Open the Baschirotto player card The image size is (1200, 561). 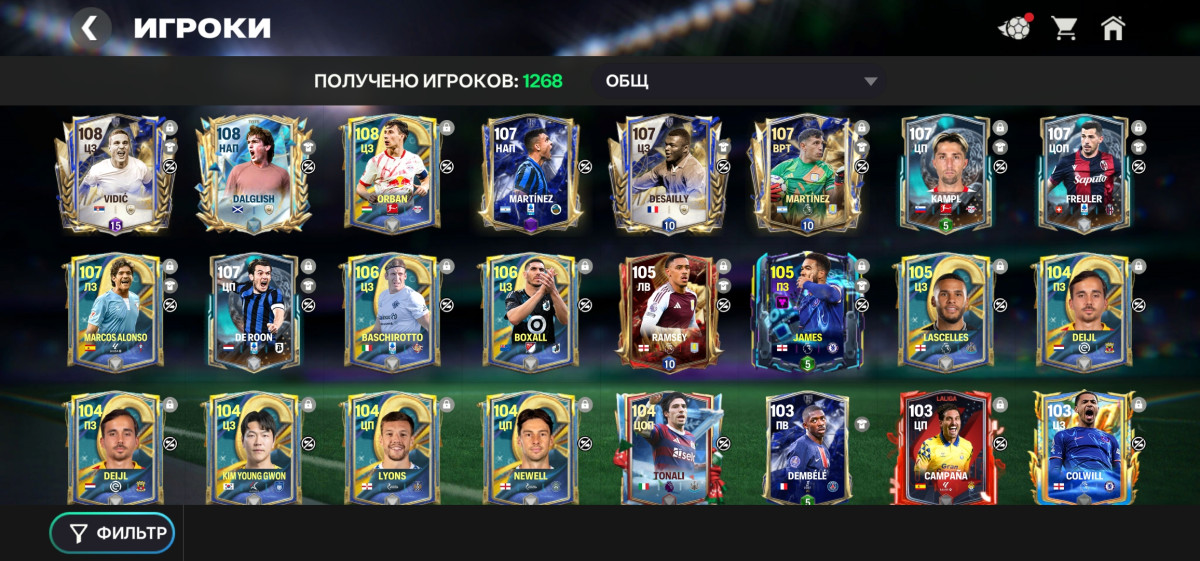click(393, 312)
